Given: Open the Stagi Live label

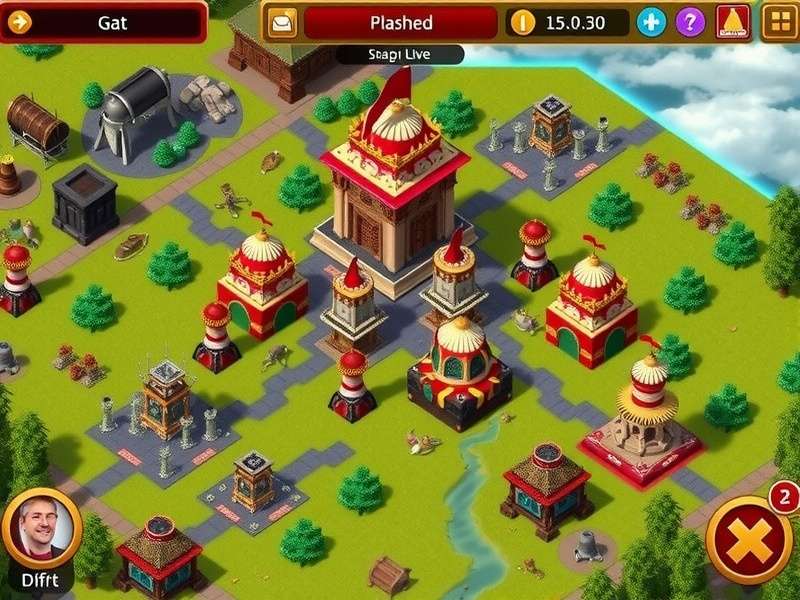Looking at the screenshot, I should point(400,54).
